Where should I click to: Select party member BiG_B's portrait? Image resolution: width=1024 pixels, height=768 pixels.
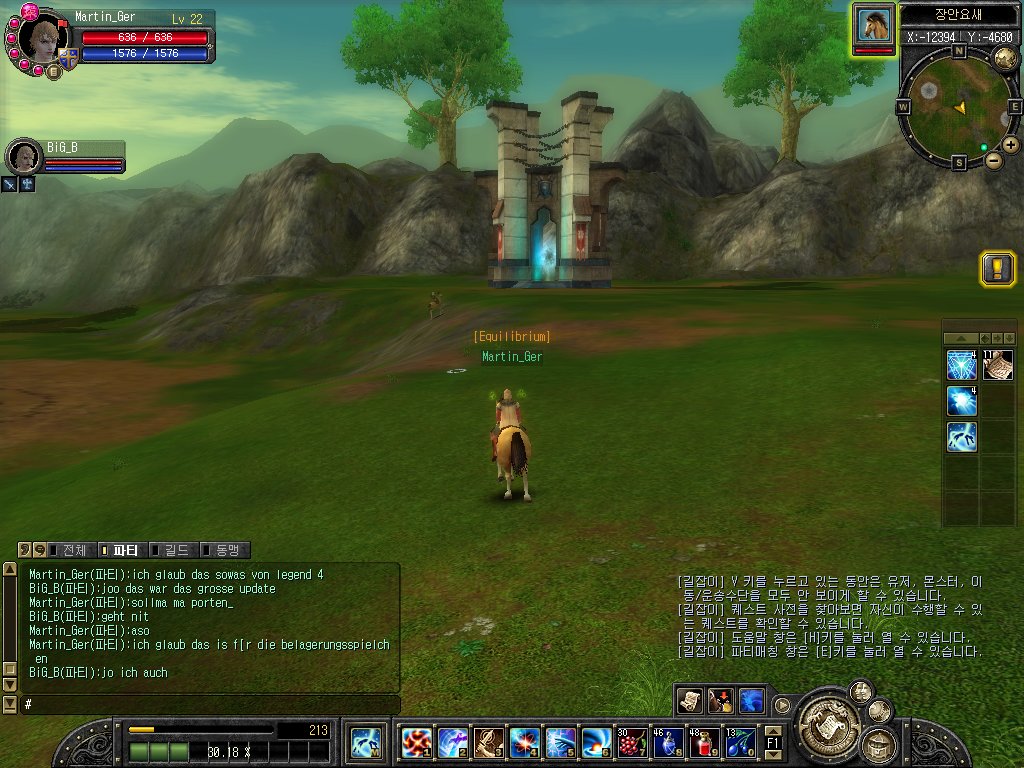pyautogui.click(x=22, y=156)
